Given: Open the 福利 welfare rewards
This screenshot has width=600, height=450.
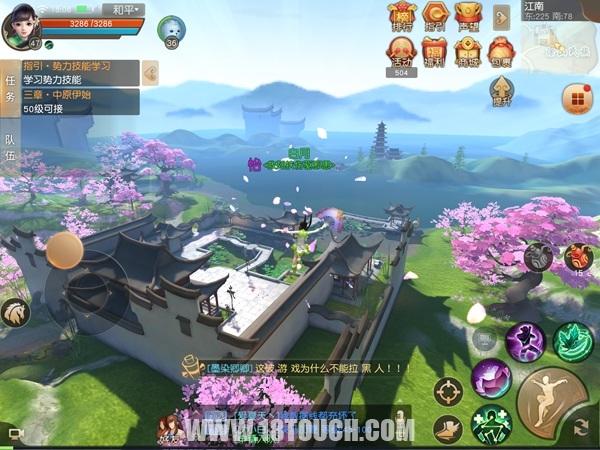Looking at the screenshot, I should (x=434, y=51).
